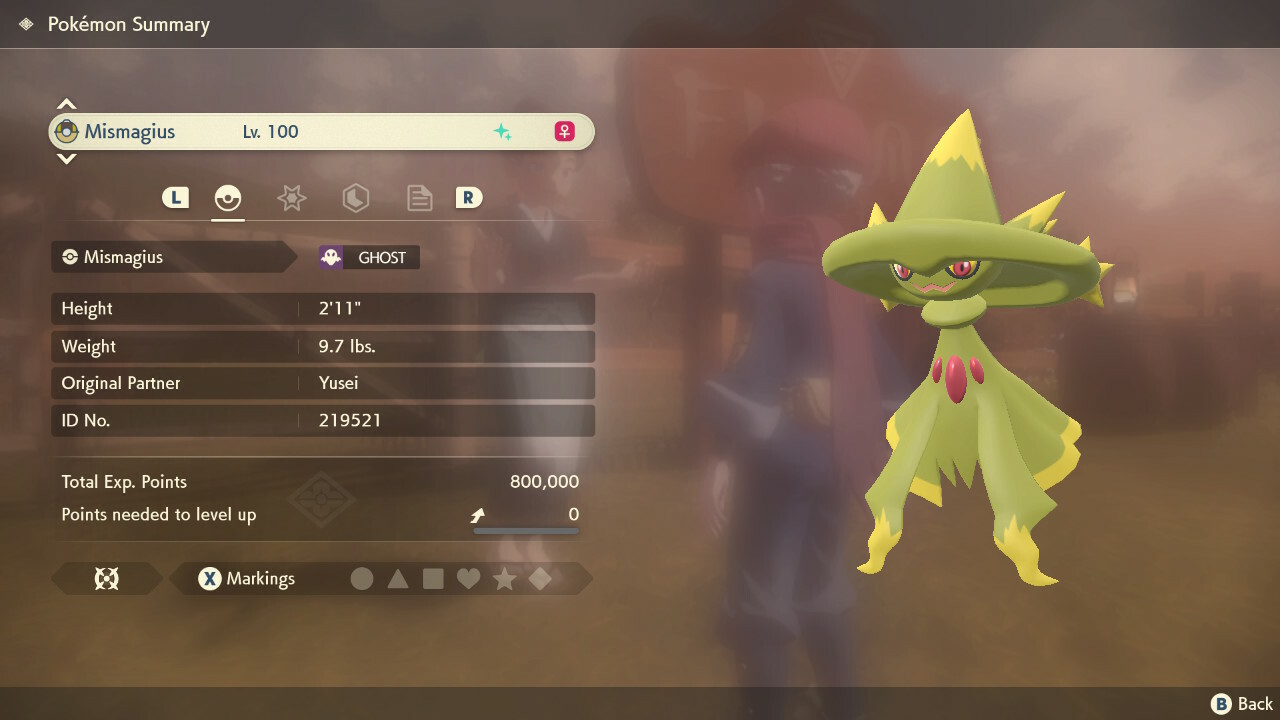This screenshot has height=720, width=1280.
Task: Select the Poké Ball general info tab
Action: point(228,198)
